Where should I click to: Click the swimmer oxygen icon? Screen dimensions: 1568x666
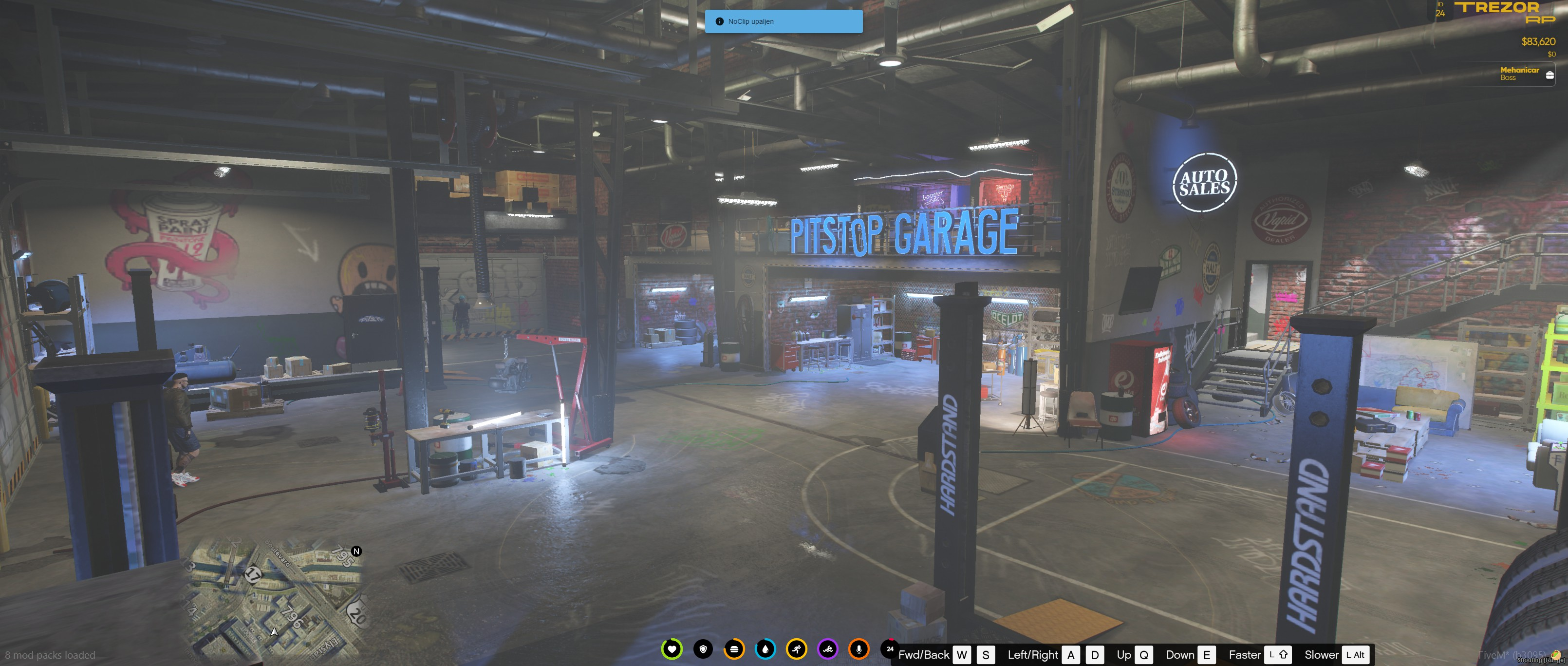coord(828,649)
